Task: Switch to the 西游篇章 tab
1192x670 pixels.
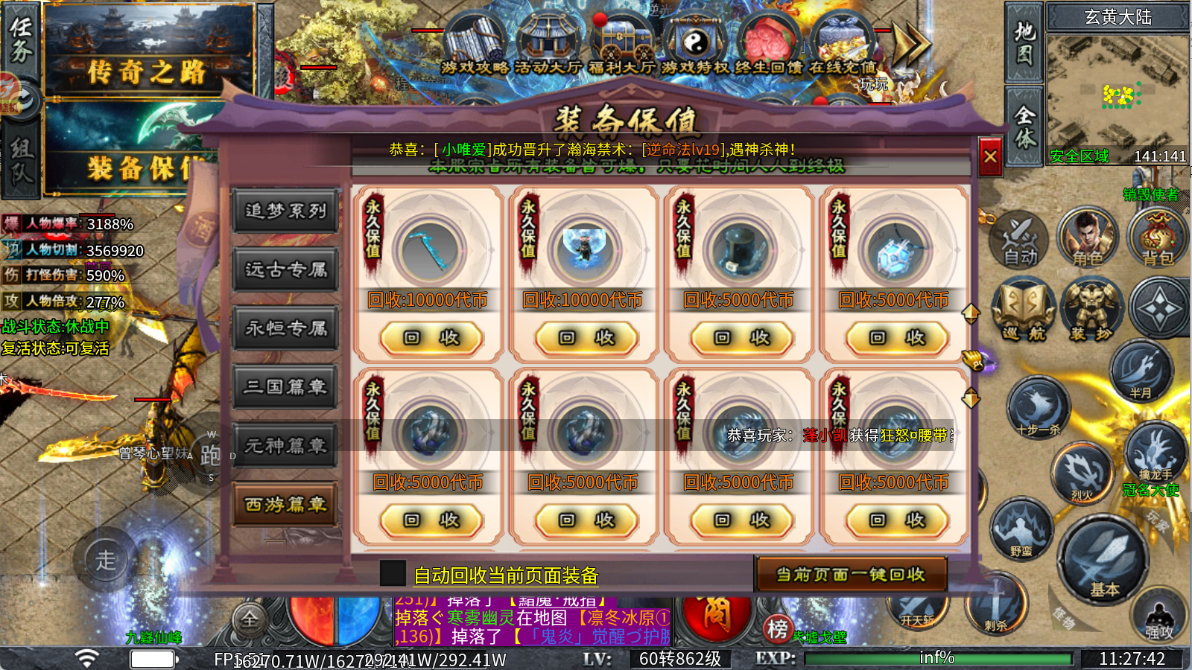Action: click(285, 504)
